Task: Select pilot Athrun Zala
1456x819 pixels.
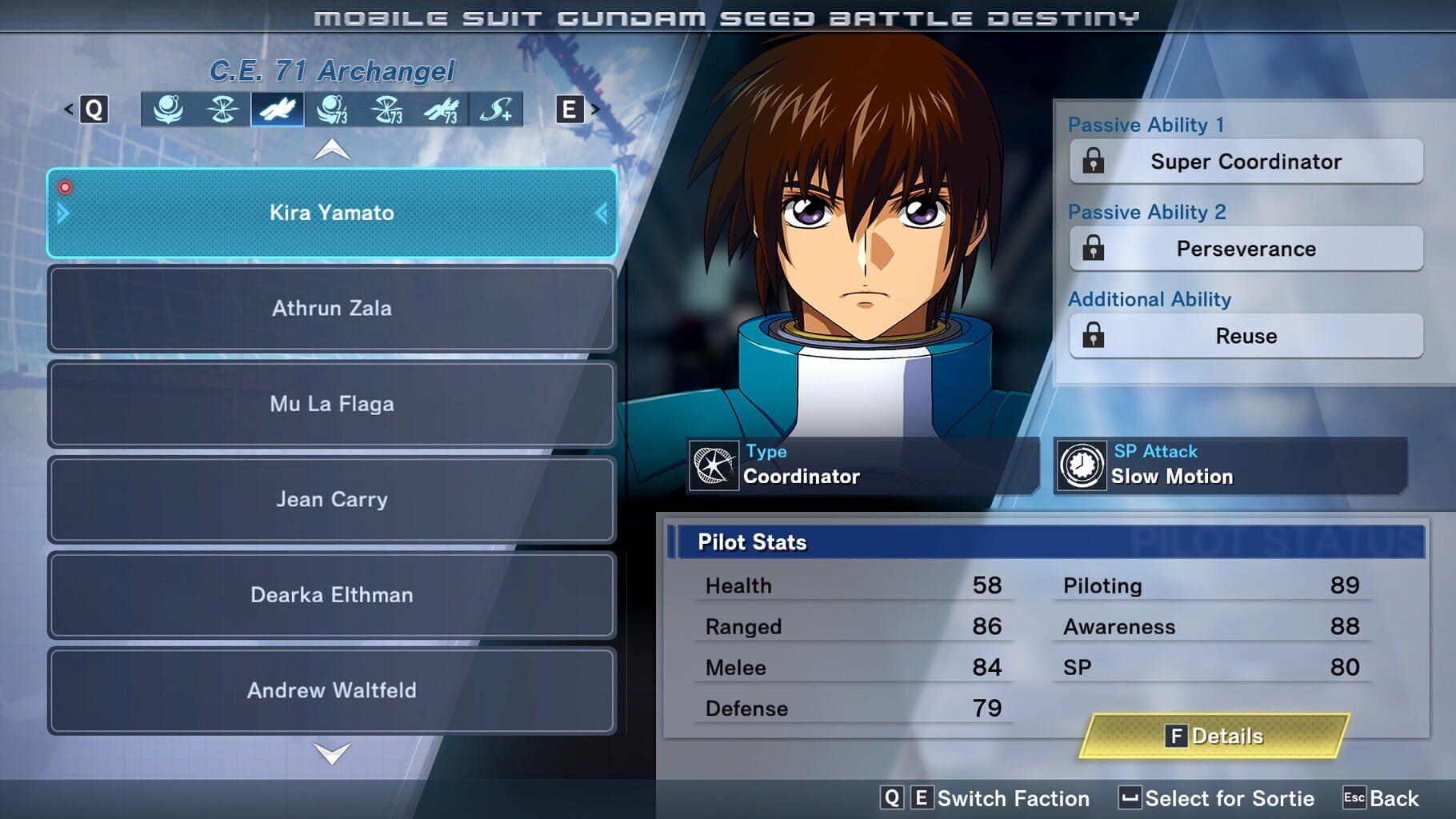Action: pos(331,309)
